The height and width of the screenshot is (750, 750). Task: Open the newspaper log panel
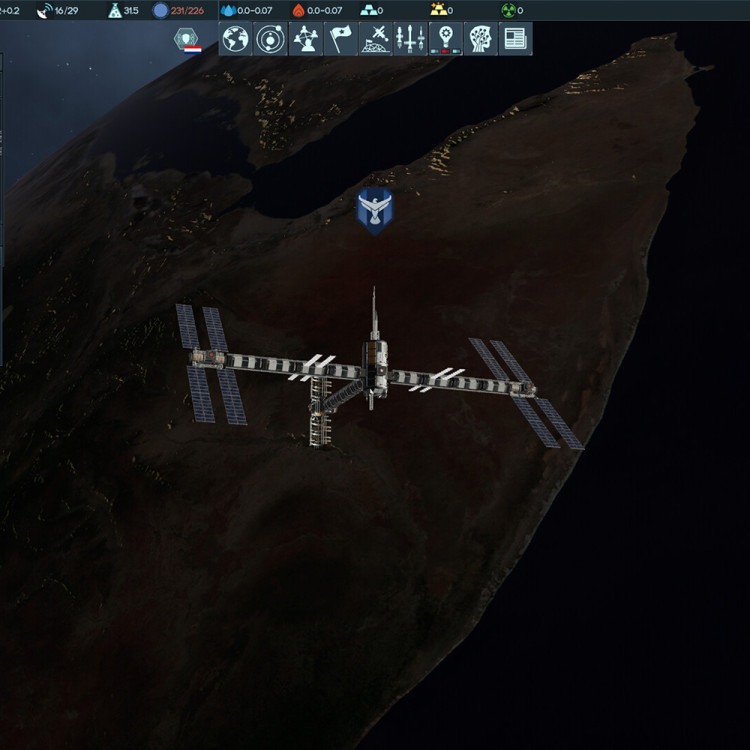coord(515,39)
